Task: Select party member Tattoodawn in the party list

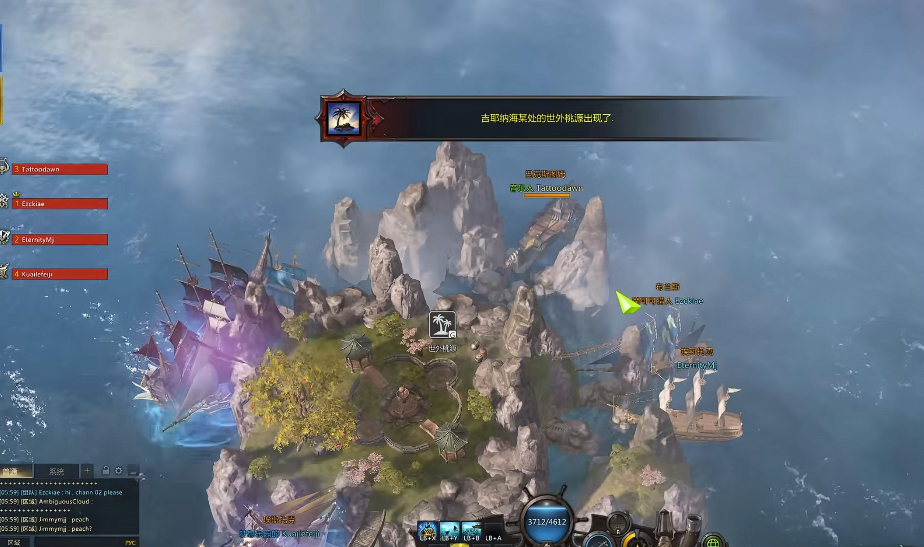Action: click(58, 169)
